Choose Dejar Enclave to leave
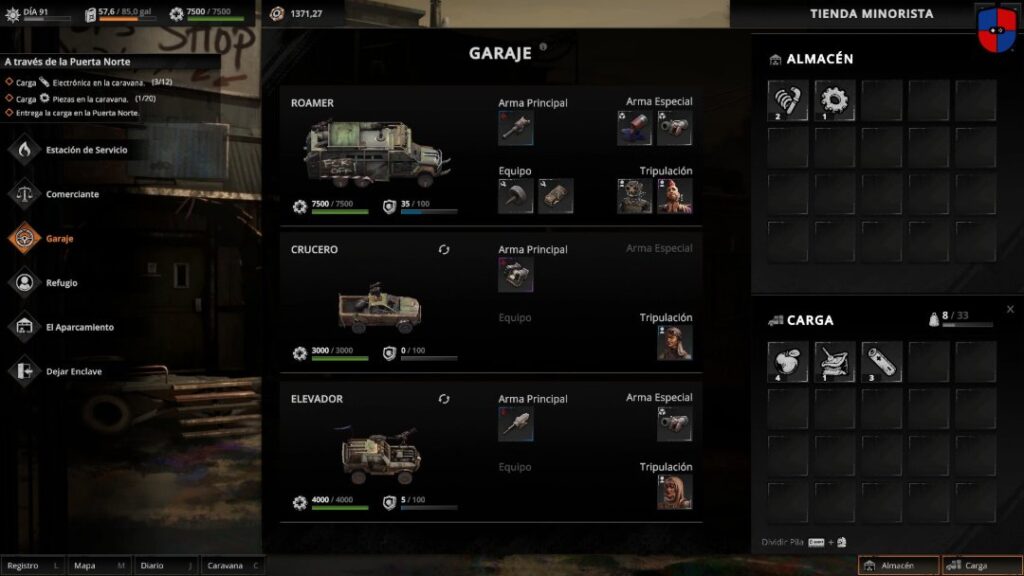 click(73, 371)
